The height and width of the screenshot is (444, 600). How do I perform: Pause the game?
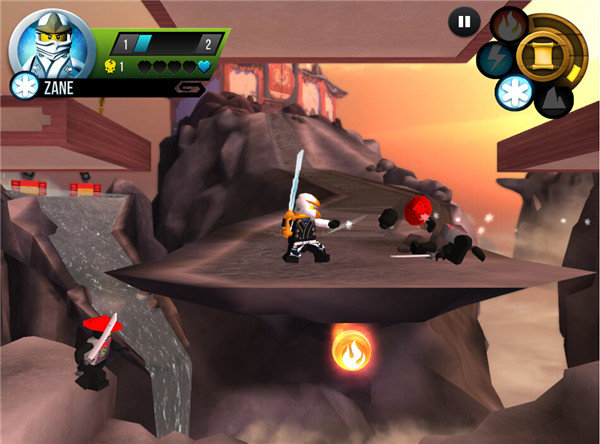(464, 21)
